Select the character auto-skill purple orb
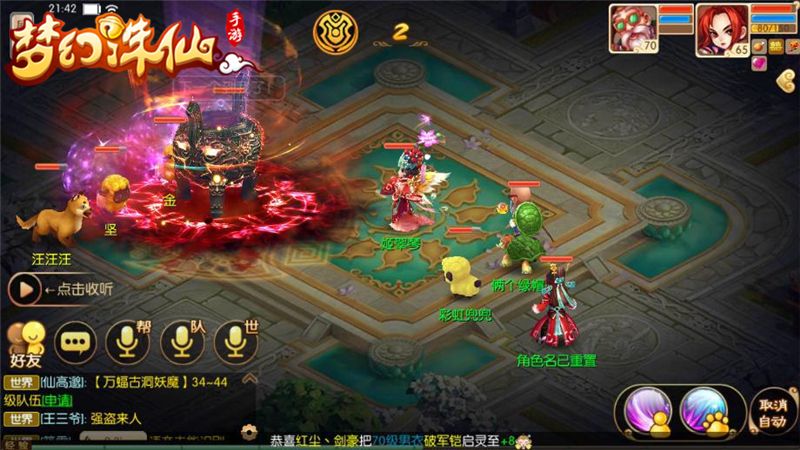800x450 pixels. 646,411
